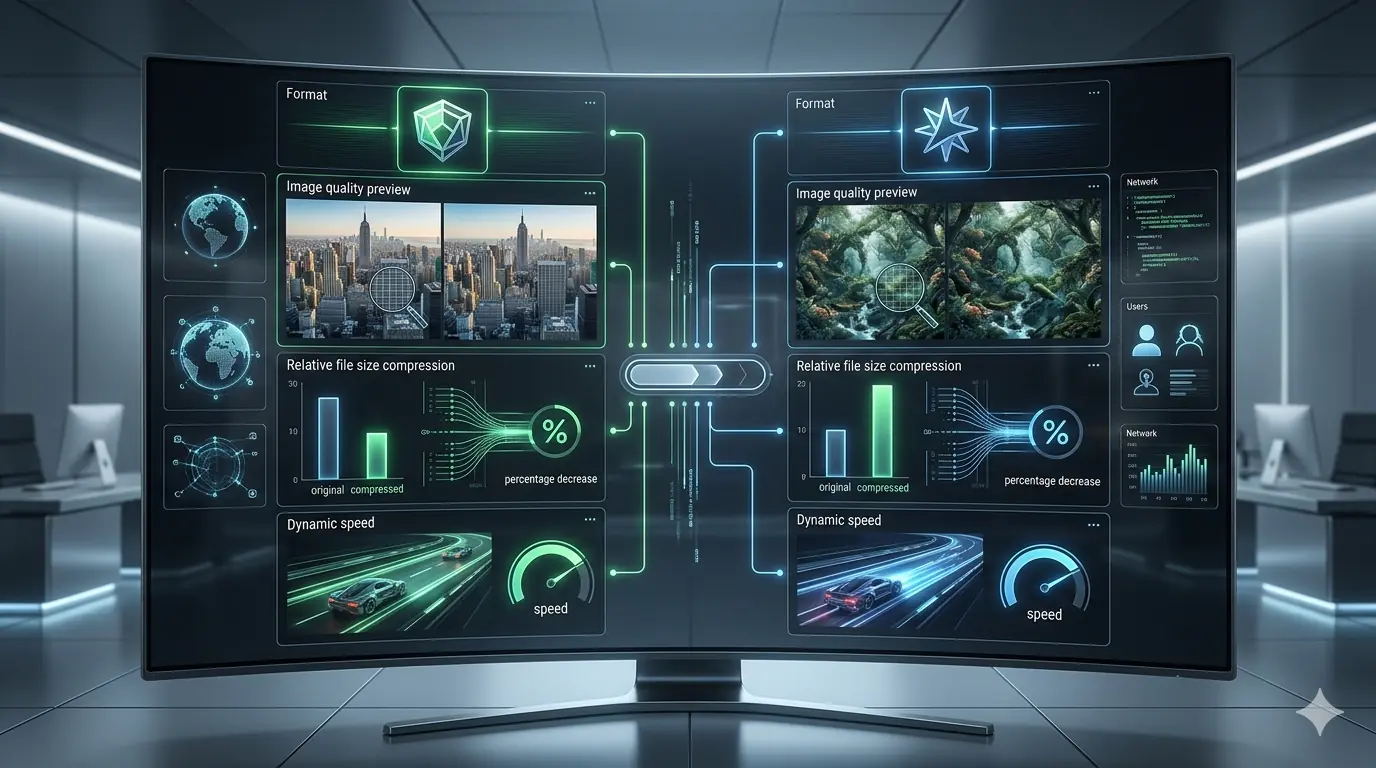Click the central pill-shaped progress slider
The image size is (1376, 768).
pyautogui.click(x=694, y=375)
